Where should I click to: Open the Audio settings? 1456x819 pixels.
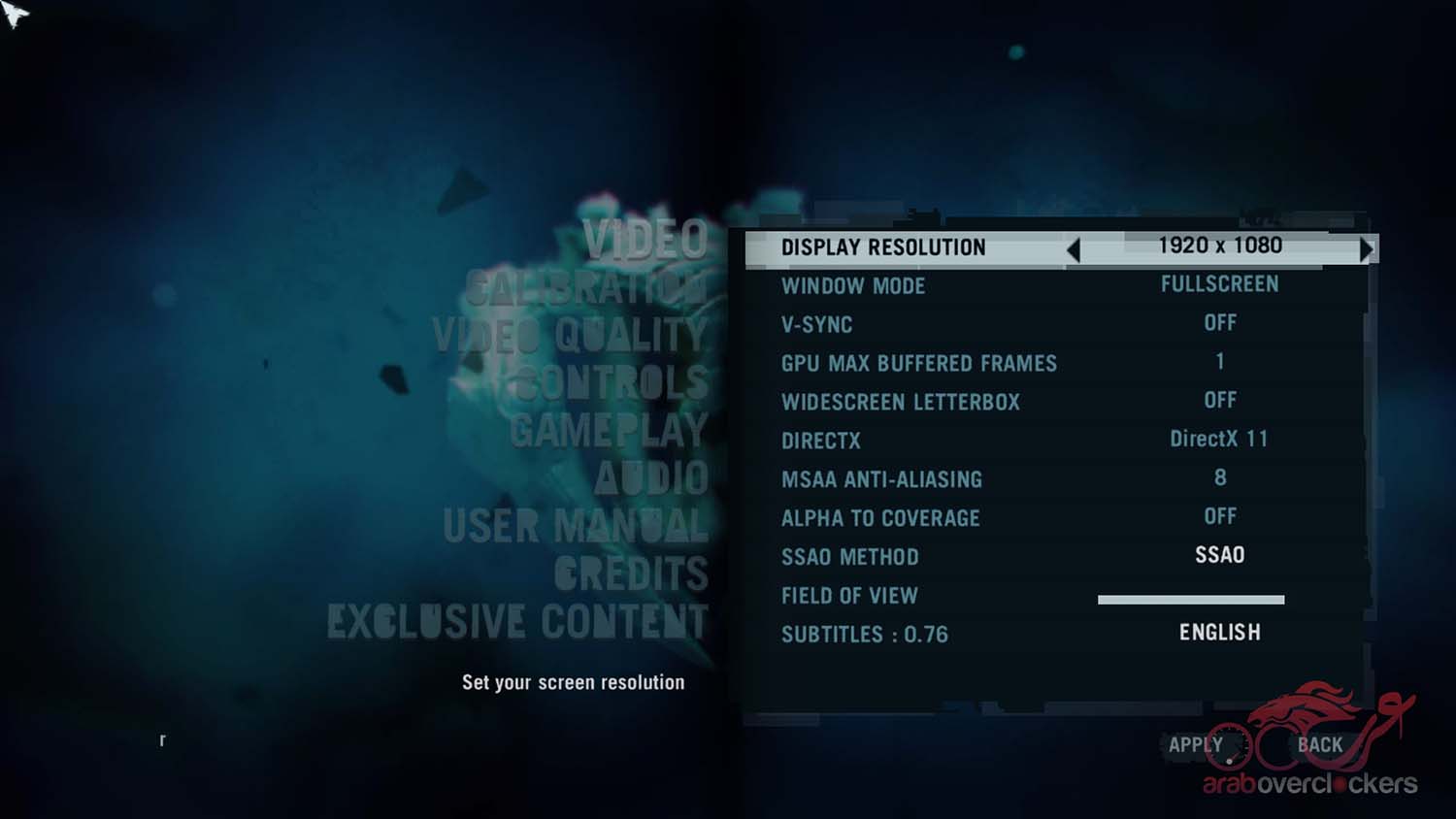tap(650, 478)
